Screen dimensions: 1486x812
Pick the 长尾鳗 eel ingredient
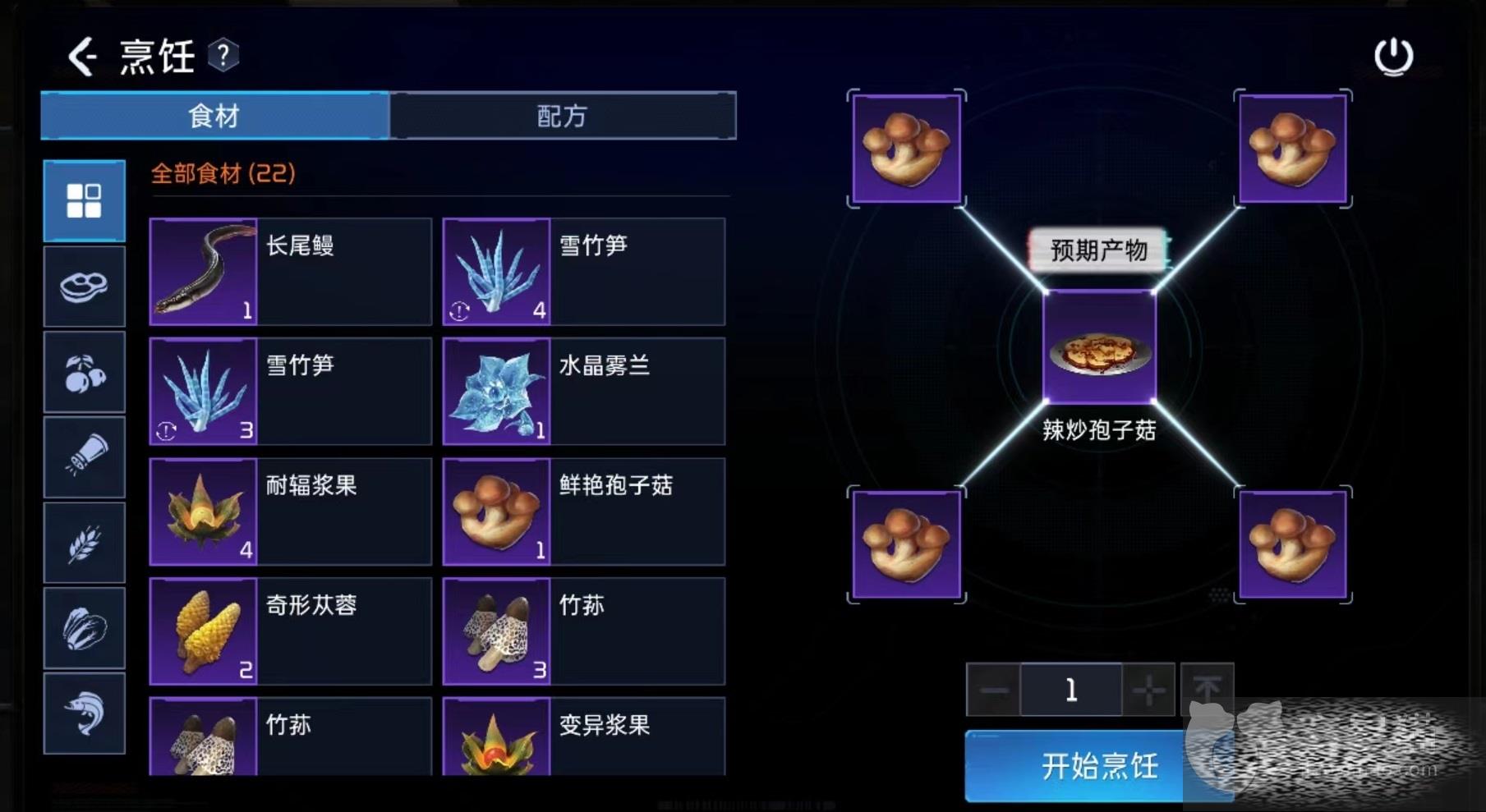(x=290, y=272)
